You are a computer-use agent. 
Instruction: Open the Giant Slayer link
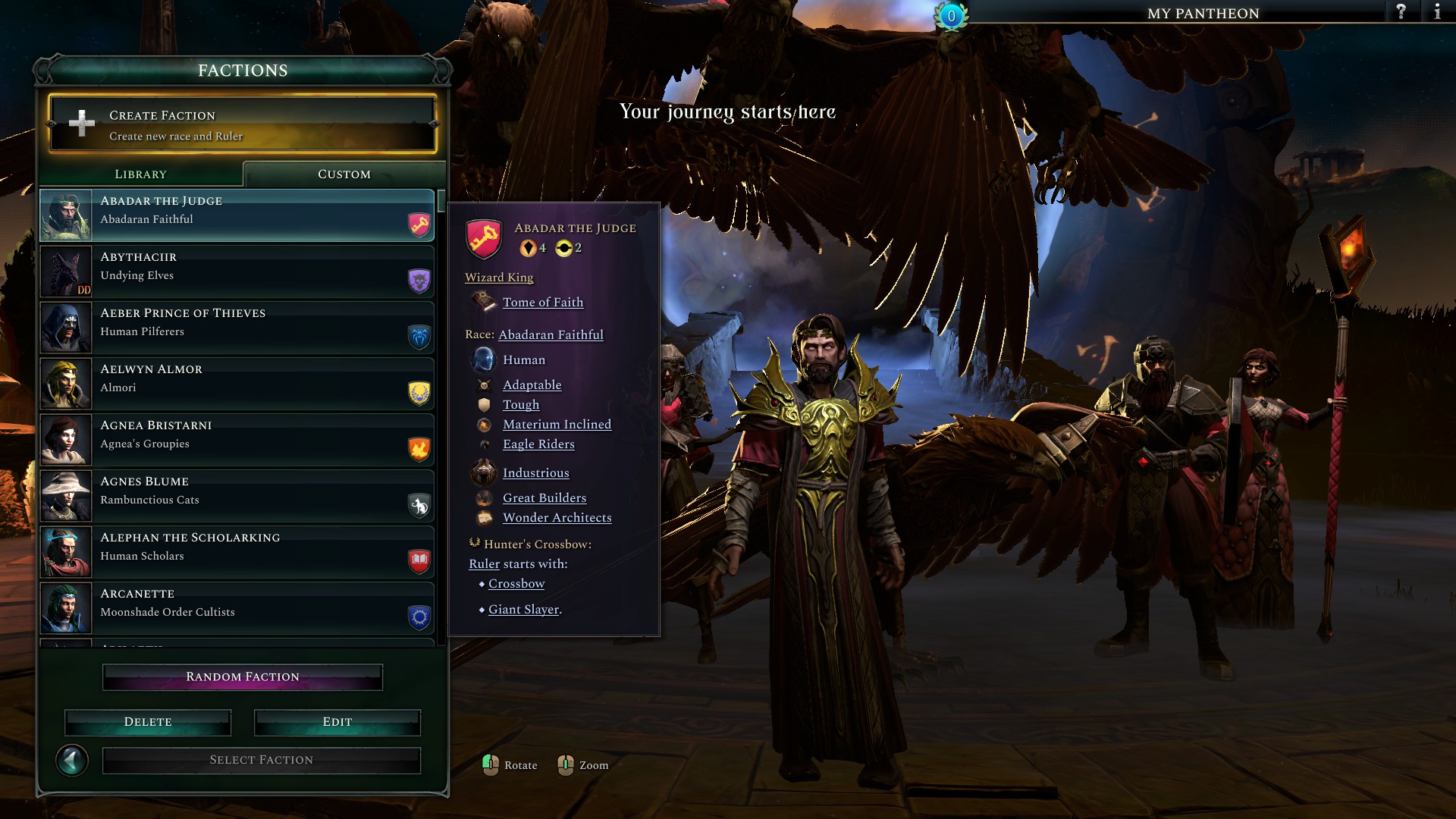[522, 609]
